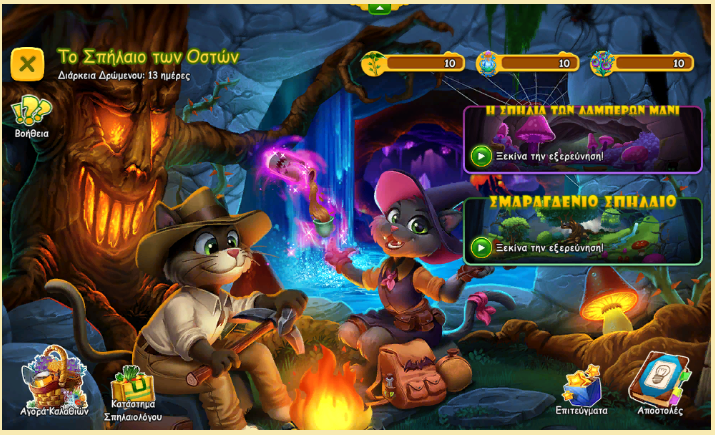Select the blue flower resource counter

tap(527, 64)
